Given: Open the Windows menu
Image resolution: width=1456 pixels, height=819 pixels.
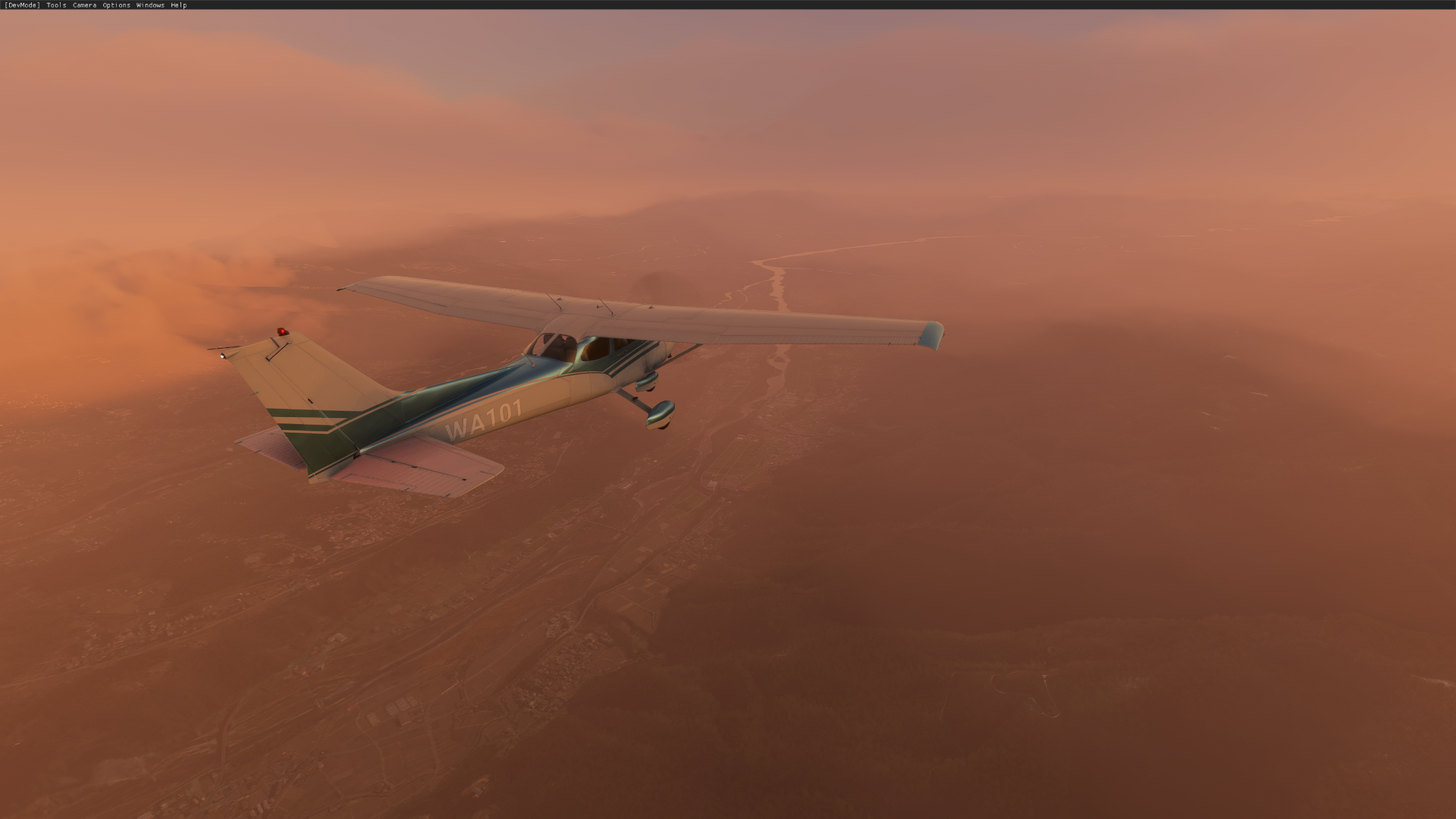Looking at the screenshot, I should 149,5.
